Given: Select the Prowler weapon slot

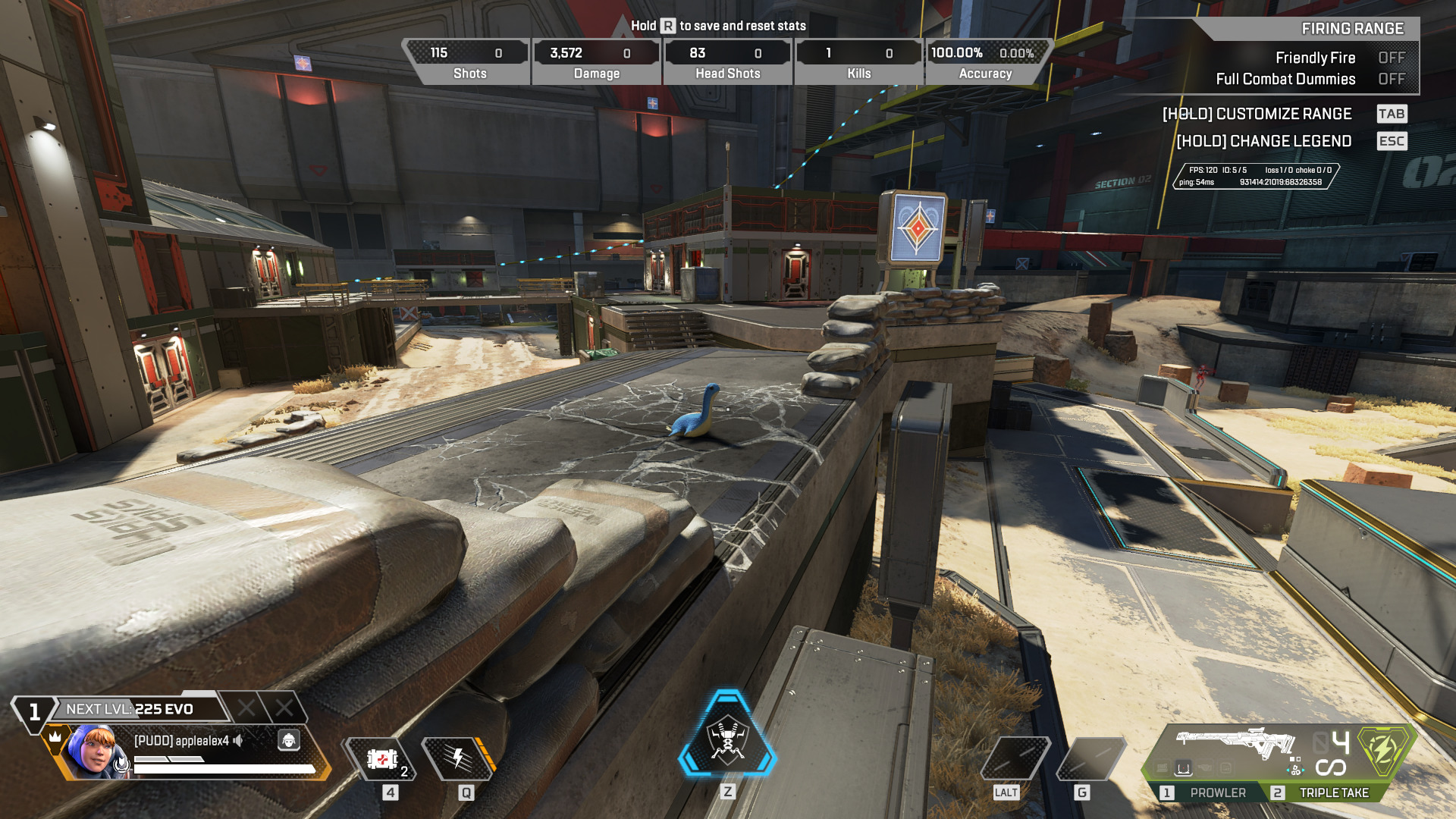Looking at the screenshot, I should coord(1206,792).
